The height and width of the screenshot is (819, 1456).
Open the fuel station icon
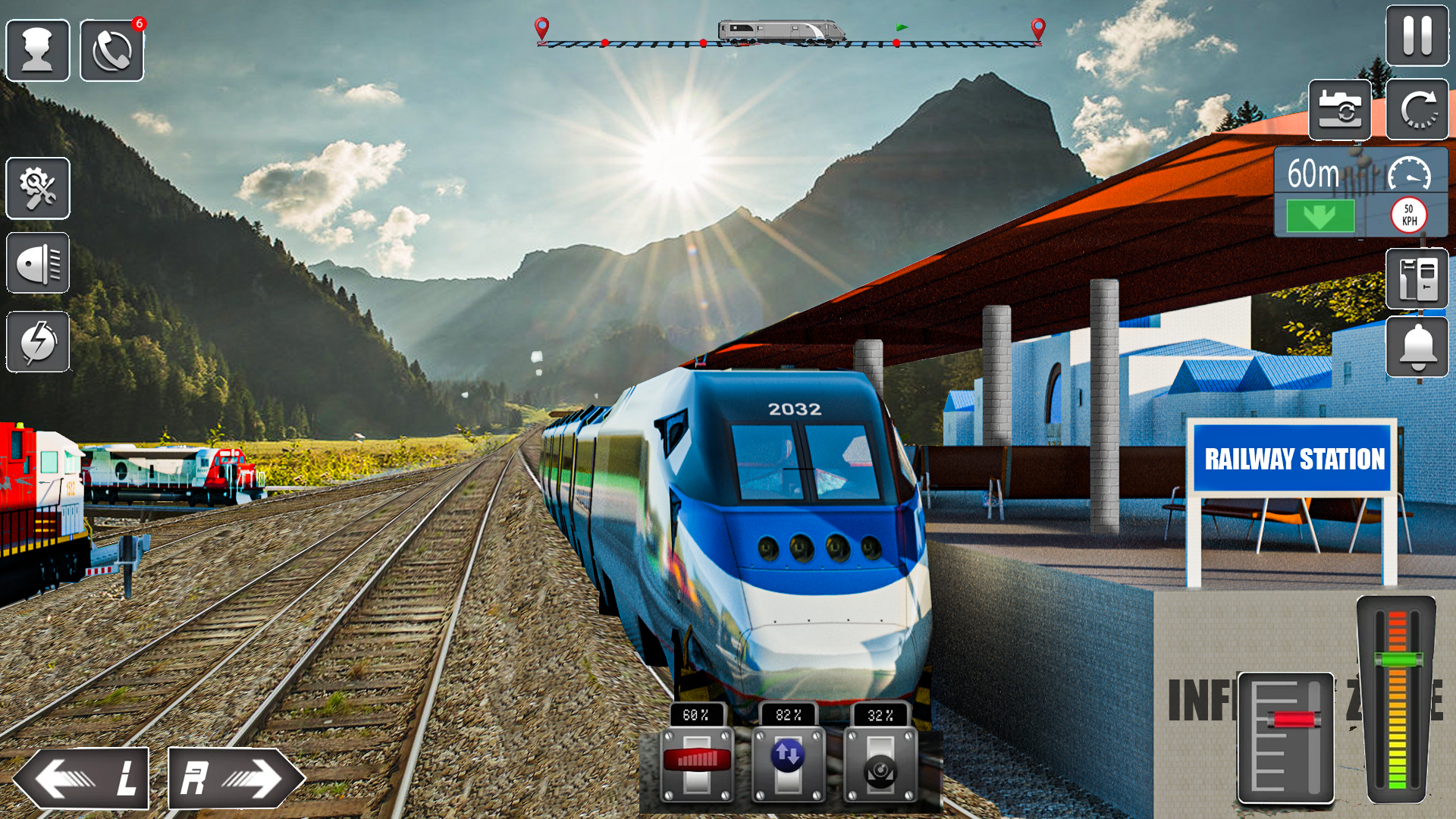pyautogui.click(x=1419, y=278)
